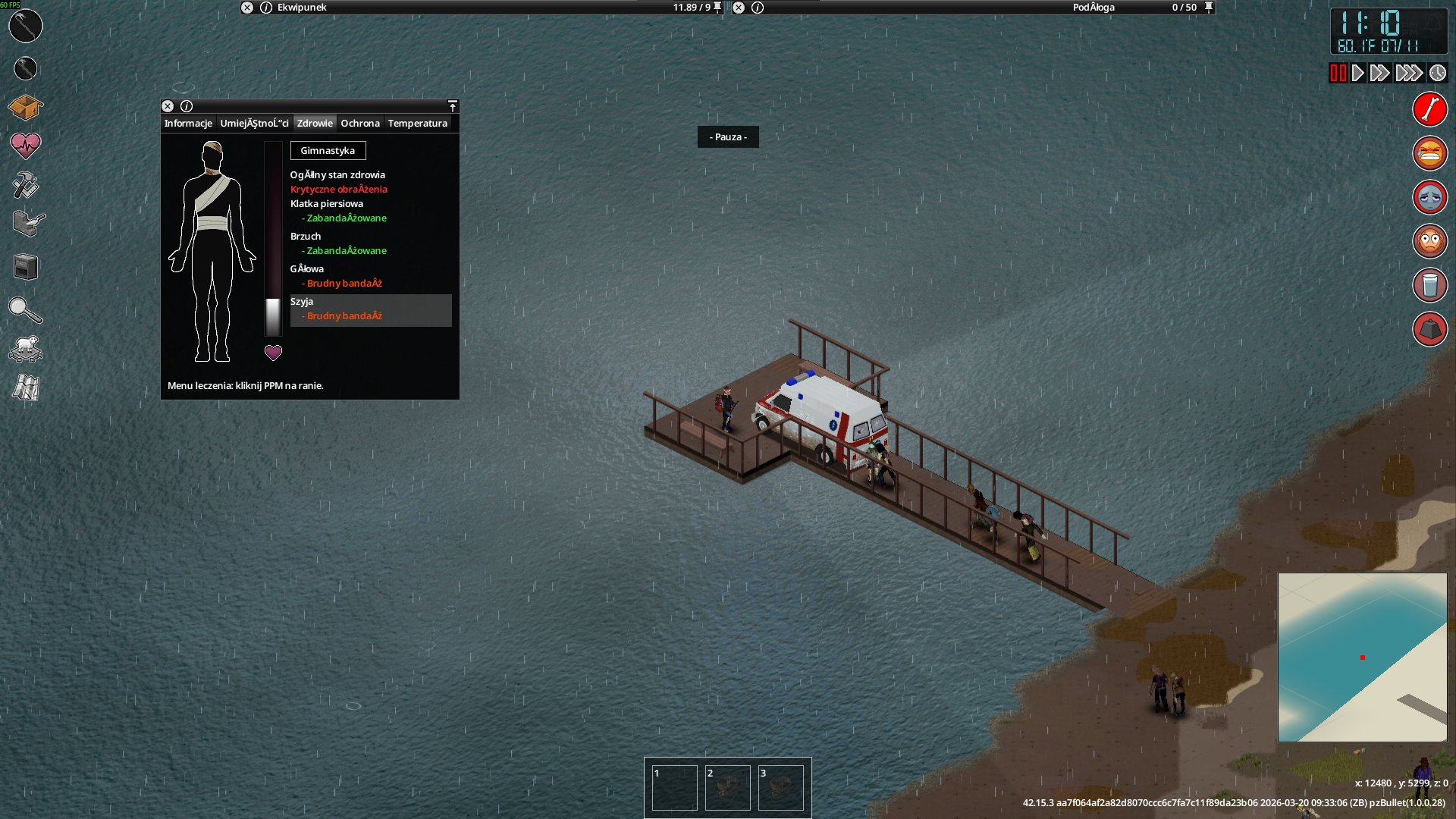Image resolution: width=1456 pixels, height=819 pixels.
Task: Select hotbar slot number 2
Action: 727,788
